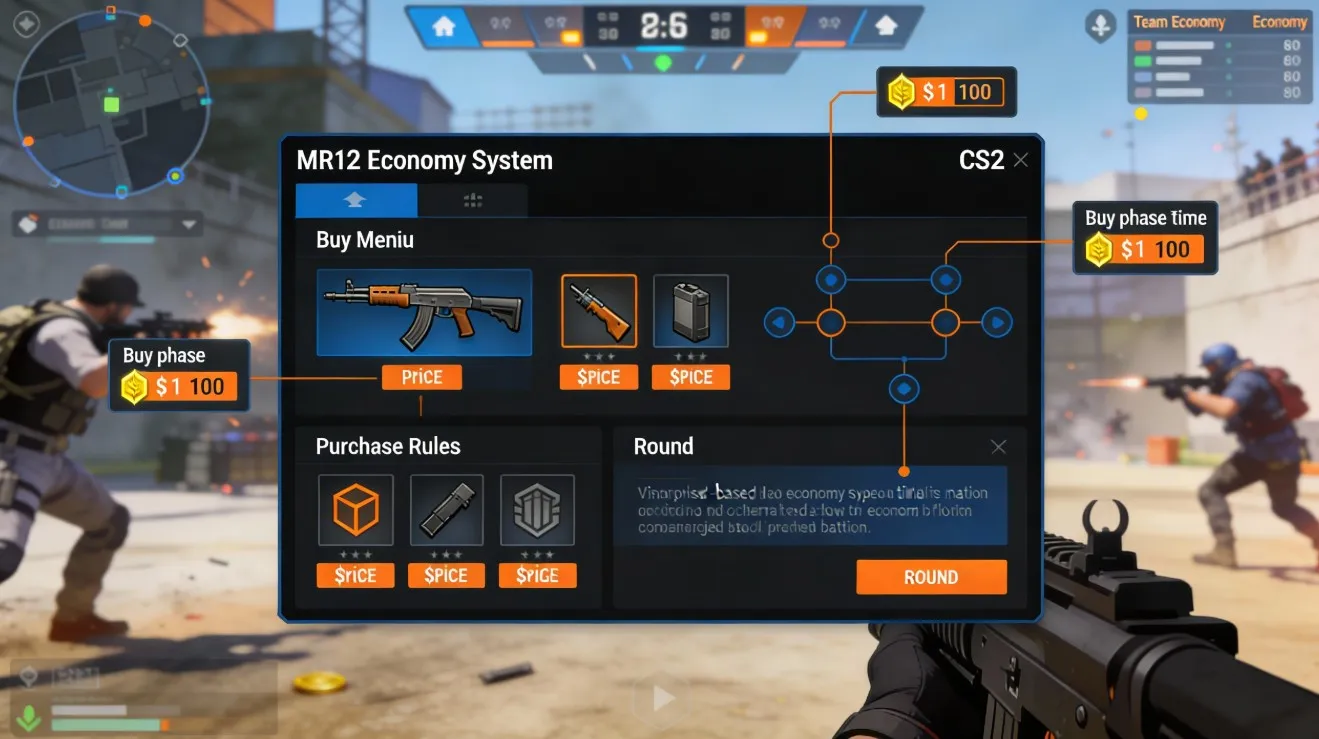
Task: Close the Round panel
Action: [x=998, y=447]
